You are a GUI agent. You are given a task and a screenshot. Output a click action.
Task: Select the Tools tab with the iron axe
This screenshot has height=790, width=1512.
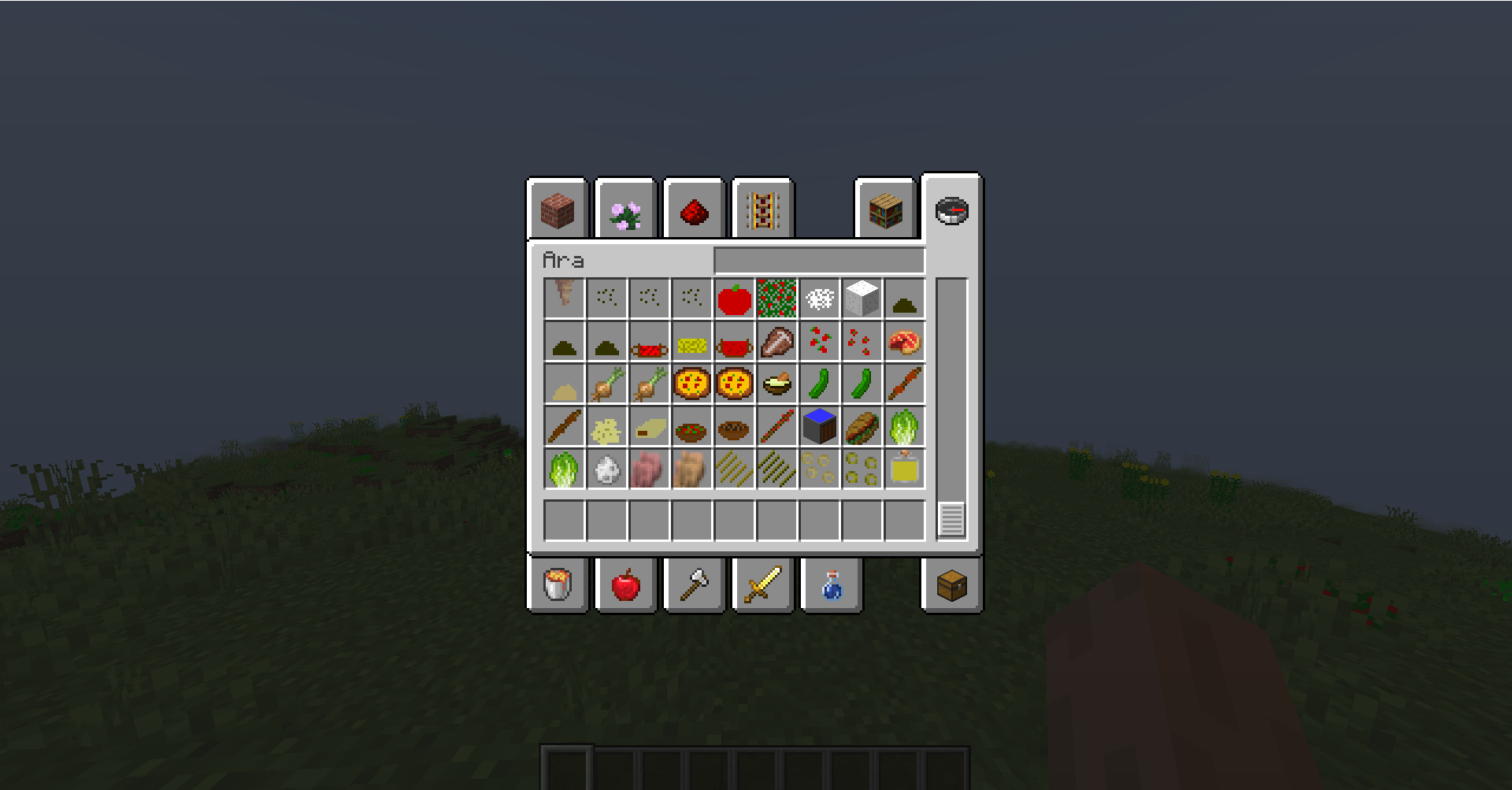(x=693, y=584)
